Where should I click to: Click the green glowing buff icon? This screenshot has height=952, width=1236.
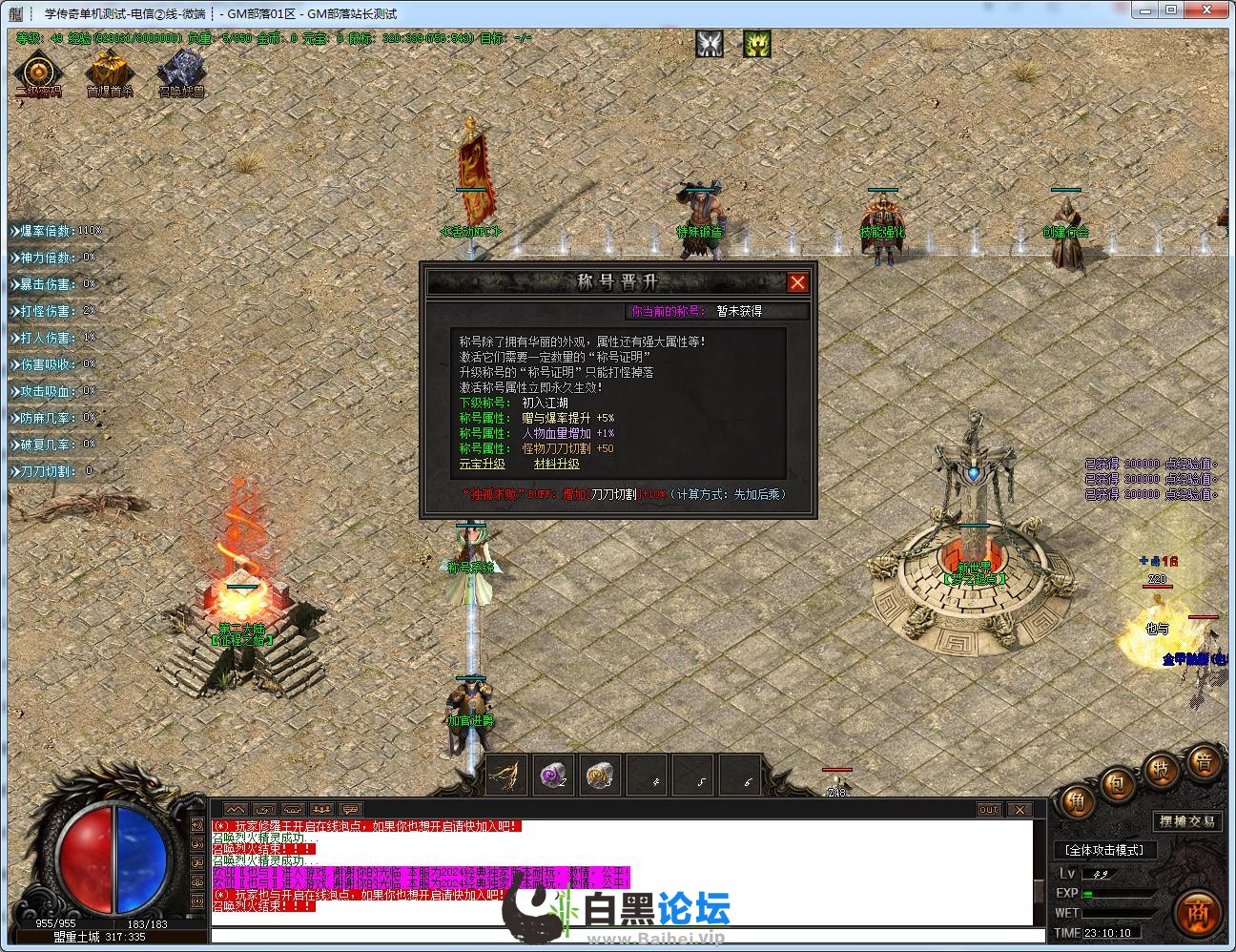tap(756, 44)
